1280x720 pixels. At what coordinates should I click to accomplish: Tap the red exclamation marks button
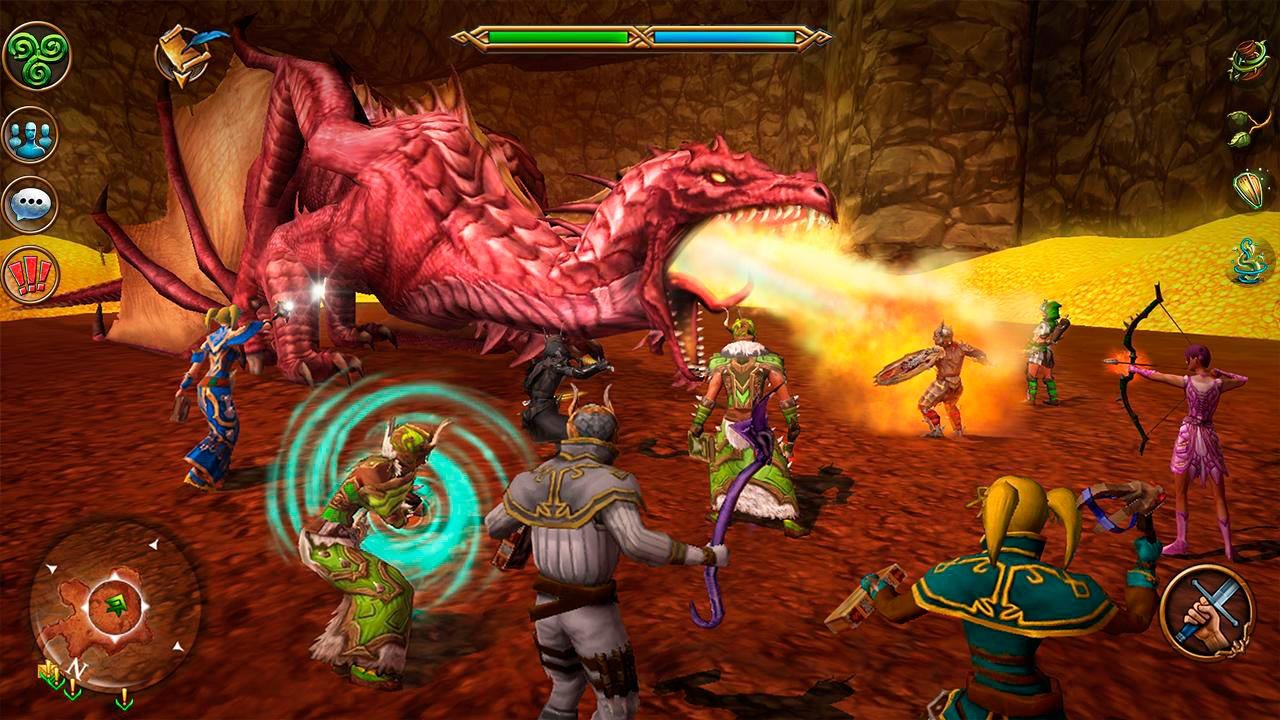pos(30,275)
